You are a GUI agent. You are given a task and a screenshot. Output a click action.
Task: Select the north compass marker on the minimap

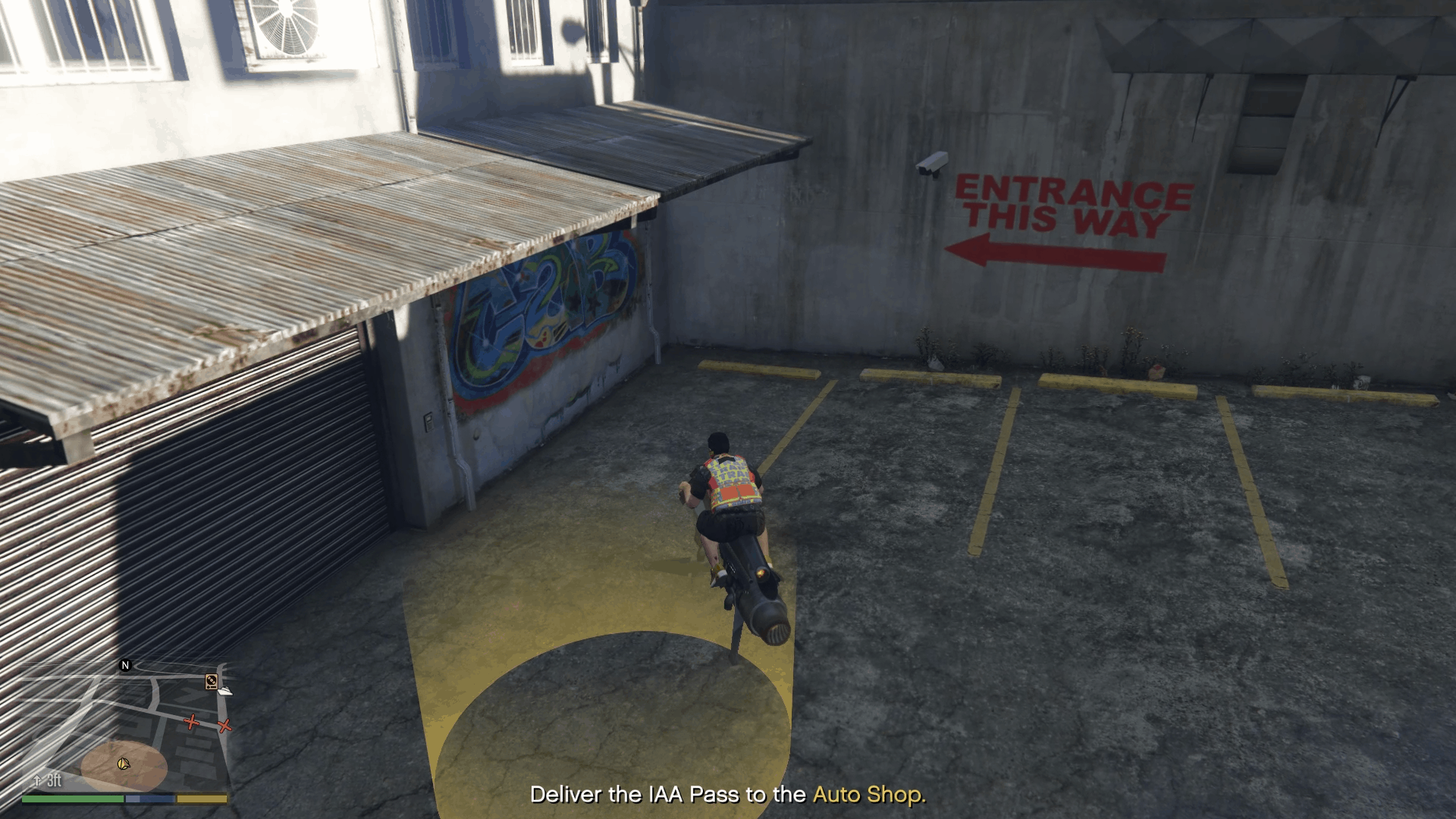pyautogui.click(x=124, y=665)
